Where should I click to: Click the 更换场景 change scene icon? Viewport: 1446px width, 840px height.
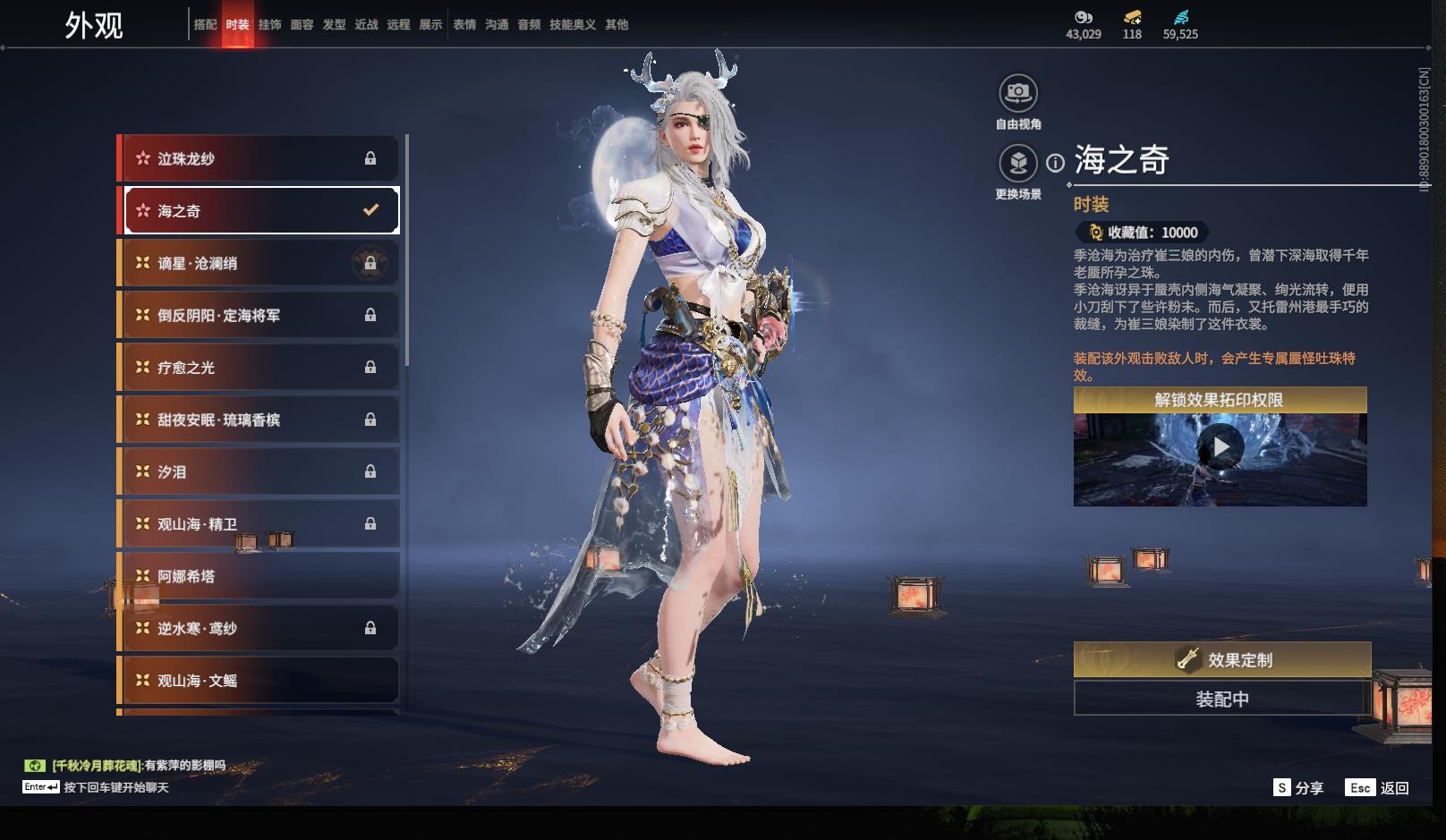(x=1018, y=164)
